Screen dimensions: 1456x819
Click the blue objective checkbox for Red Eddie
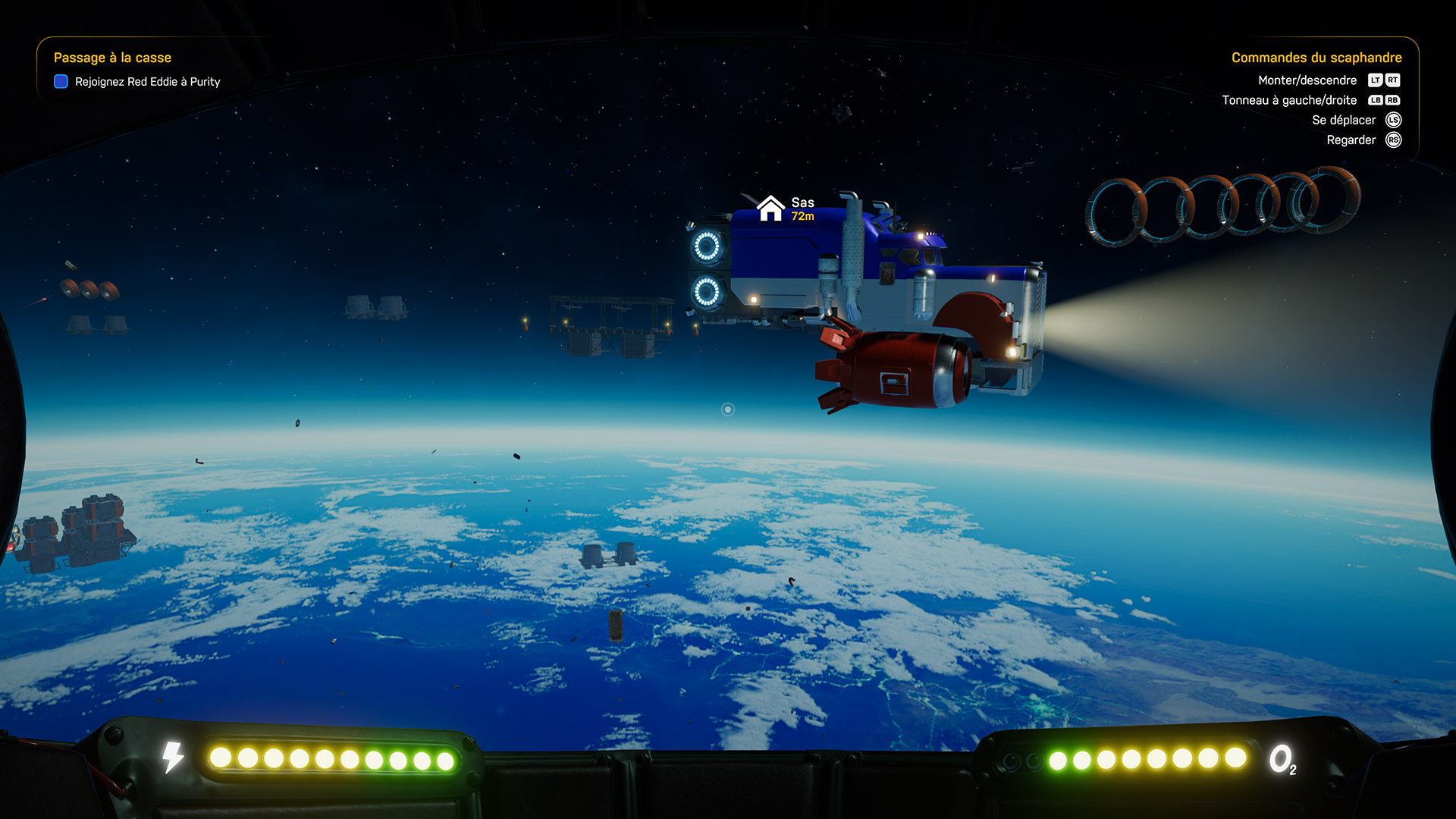click(x=61, y=82)
